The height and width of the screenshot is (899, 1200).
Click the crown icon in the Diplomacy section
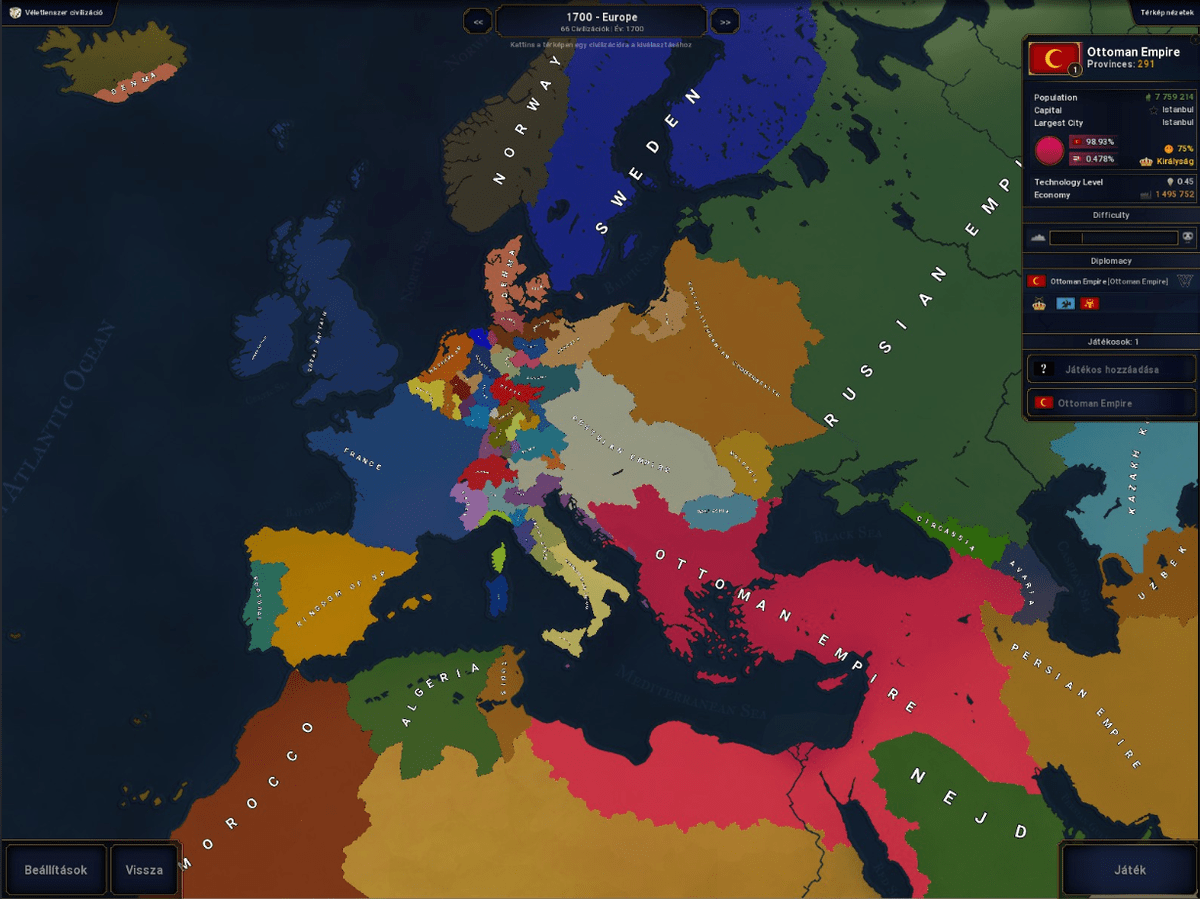point(1039,303)
